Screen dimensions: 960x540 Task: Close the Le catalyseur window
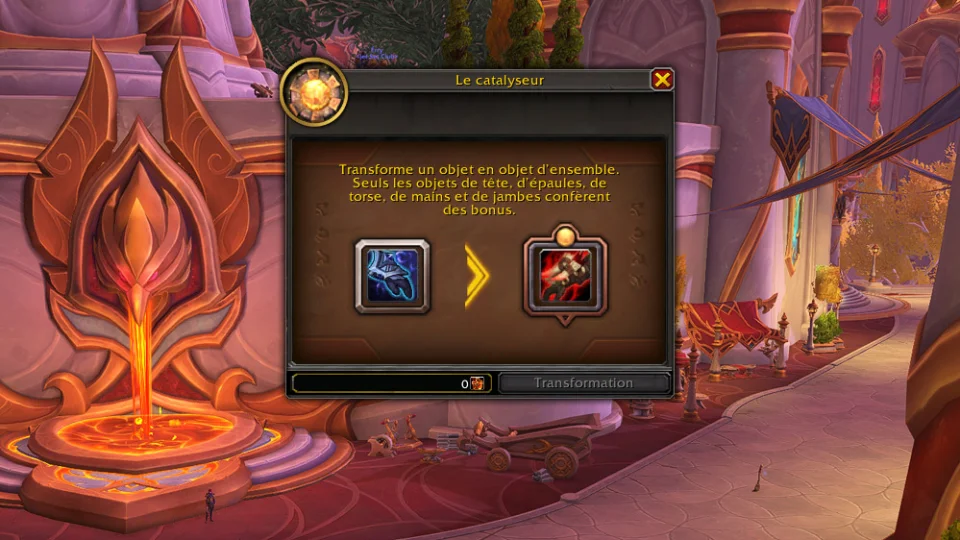pyautogui.click(x=661, y=80)
